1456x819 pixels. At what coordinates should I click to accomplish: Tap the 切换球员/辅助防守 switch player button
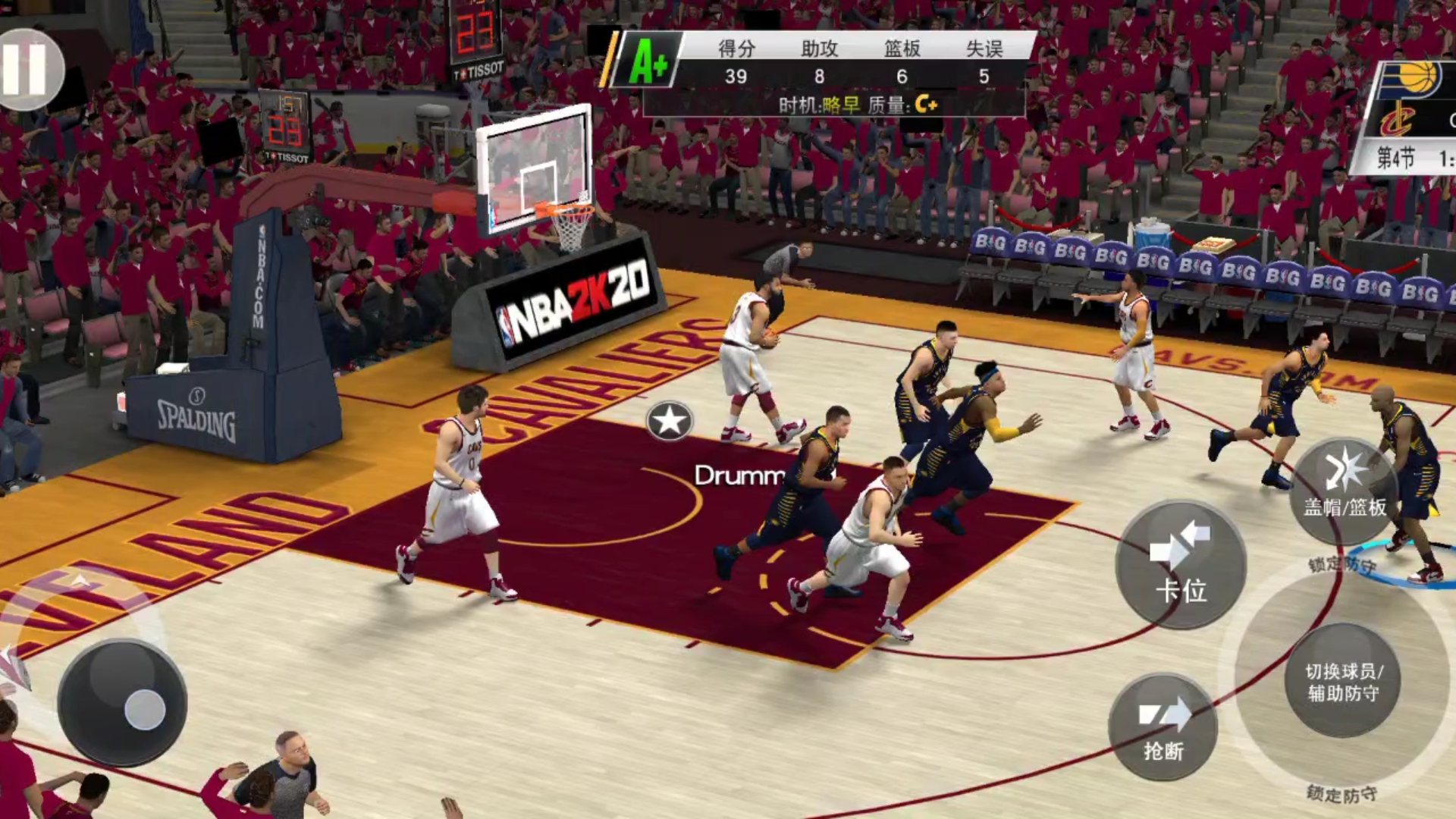point(1343,681)
